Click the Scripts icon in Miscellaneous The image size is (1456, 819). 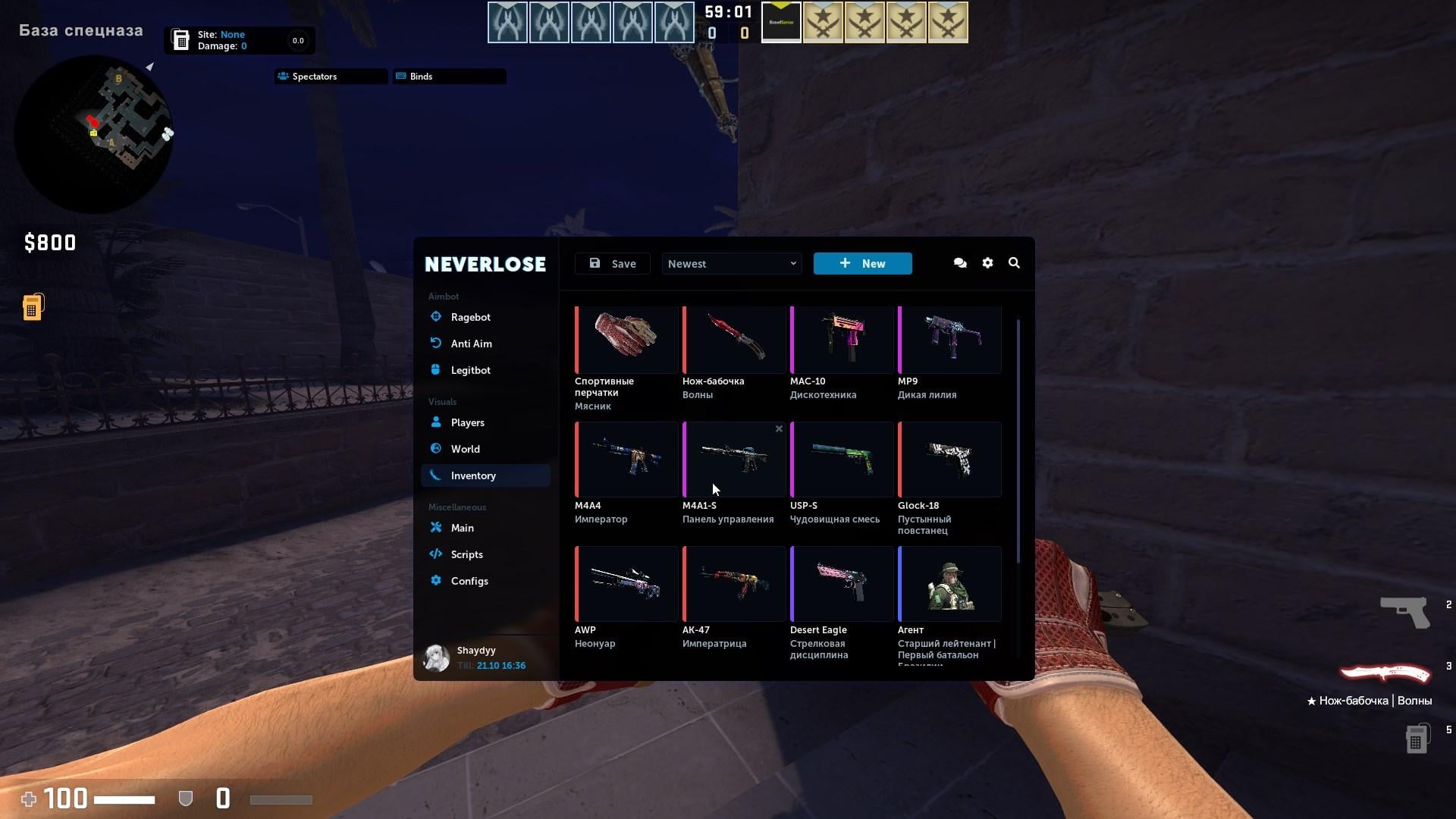pos(436,554)
